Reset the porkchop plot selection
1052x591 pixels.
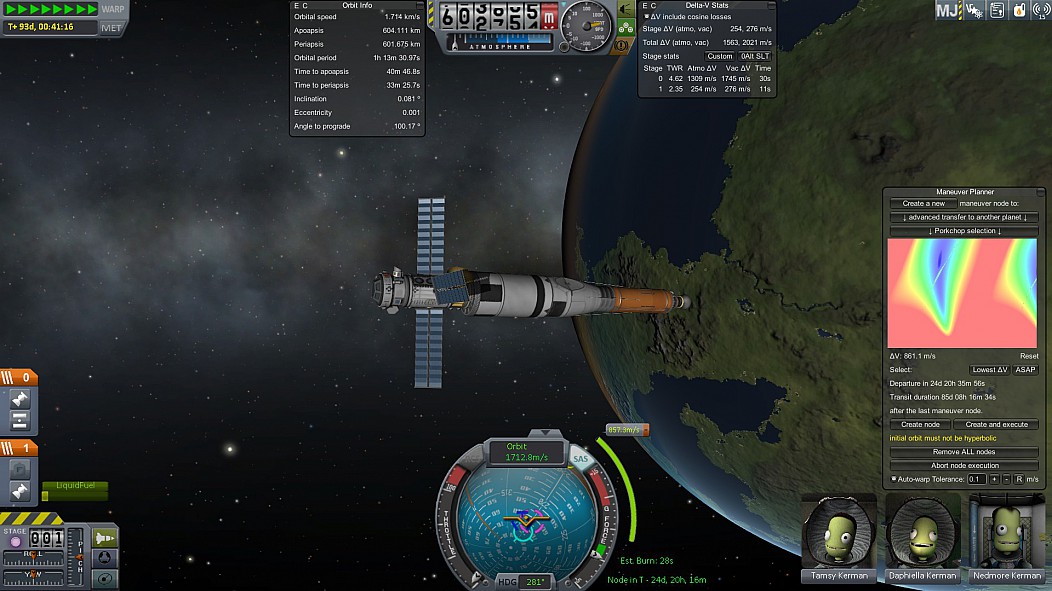coord(1029,356)
